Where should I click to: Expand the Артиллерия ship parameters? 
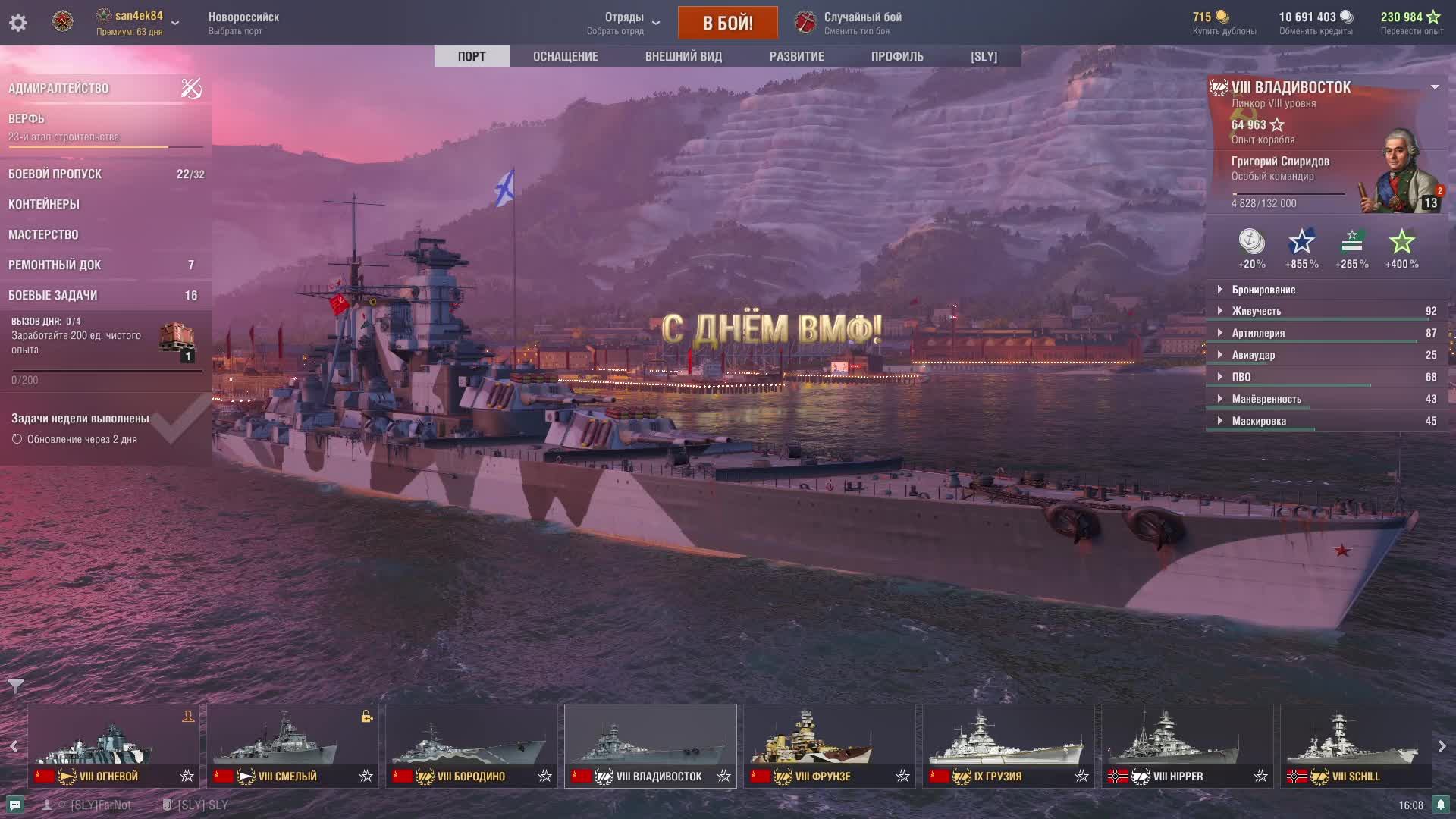point(1258,333)
